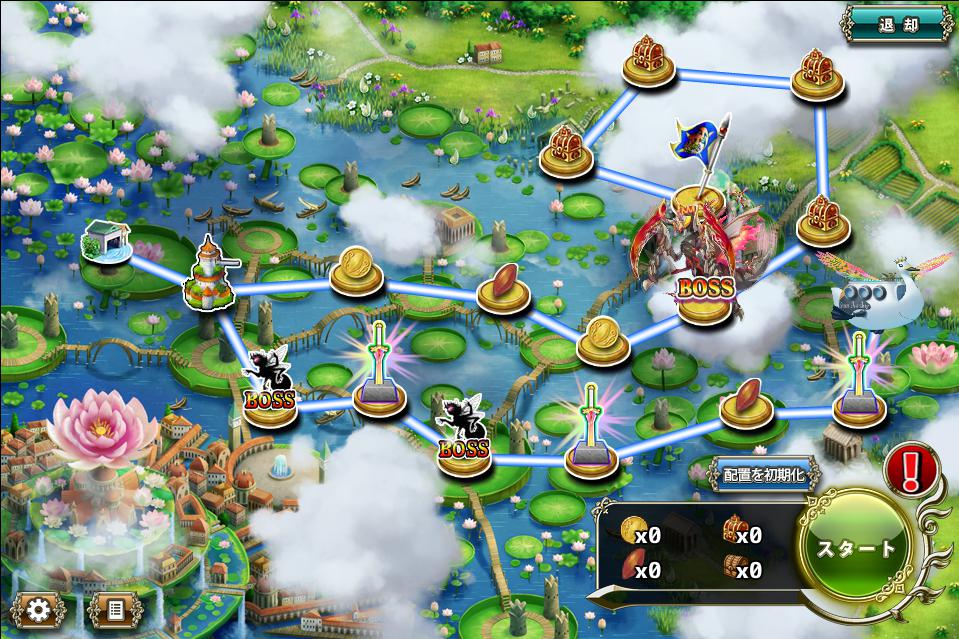The image size is (959, 639).
Task: Open the red exclamation alert icon
Action: (x=912, y=465)
